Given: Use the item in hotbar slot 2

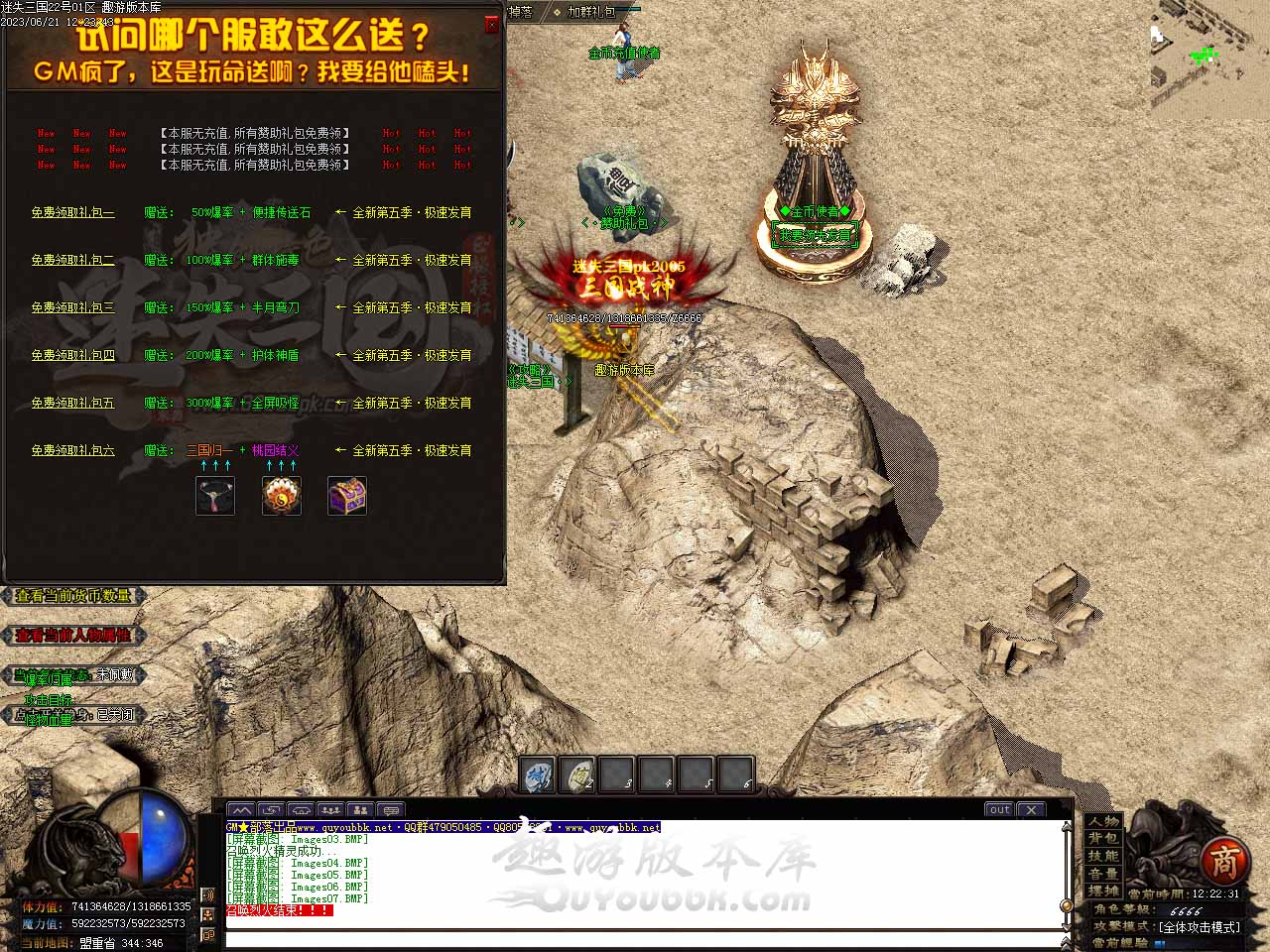Looking at the screenshot, I should (577, 775).
